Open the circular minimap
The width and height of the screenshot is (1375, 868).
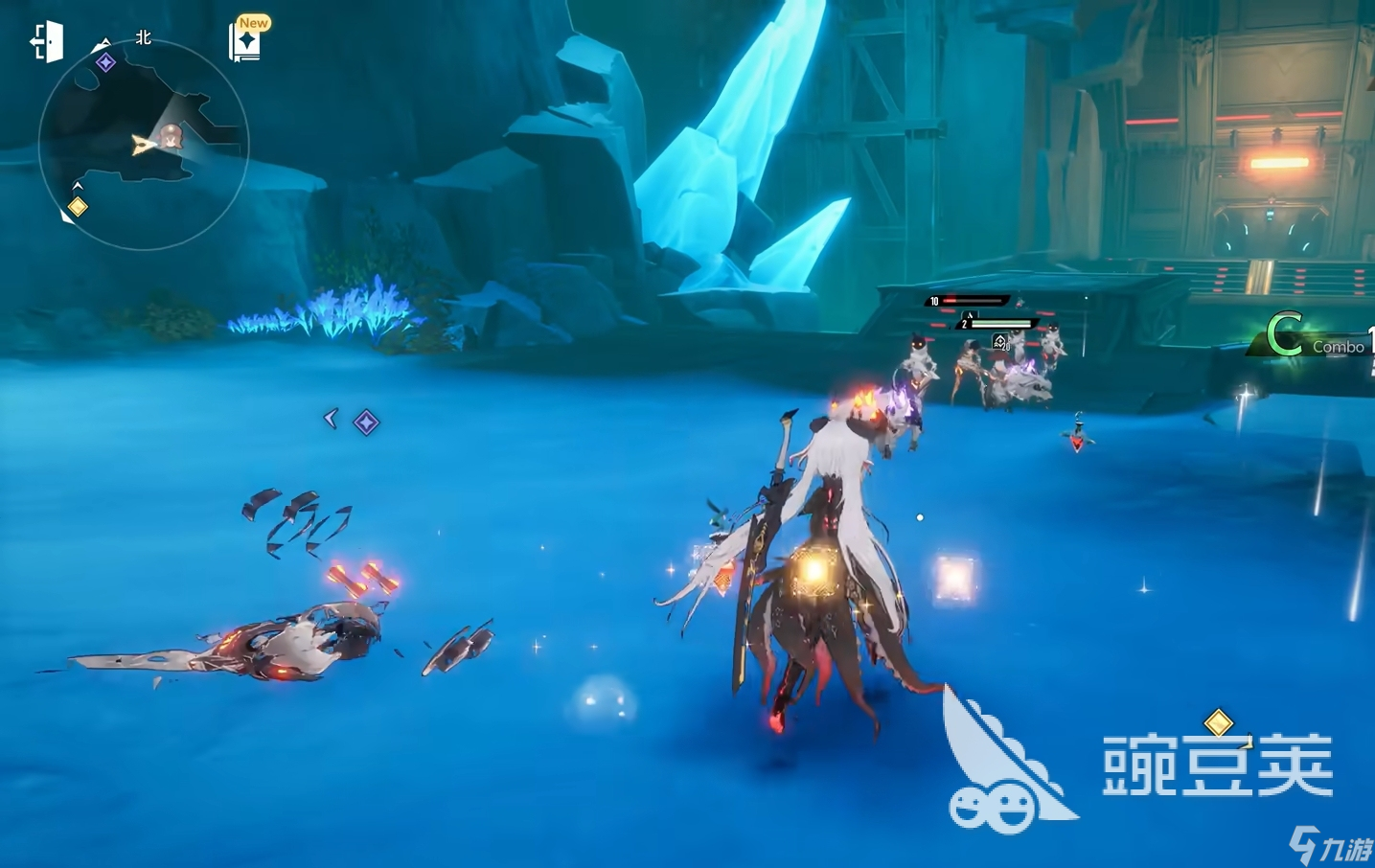pyautogui.click(x=144, y=145)
